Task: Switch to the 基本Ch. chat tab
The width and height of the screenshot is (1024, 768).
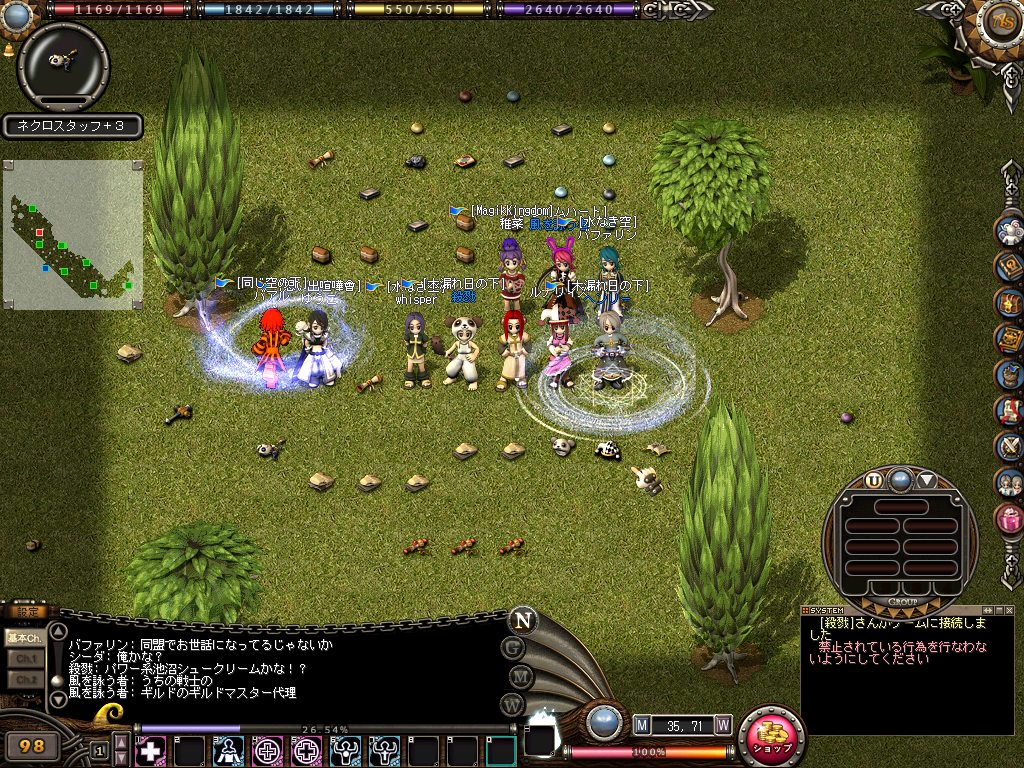Action: [22, 637]
